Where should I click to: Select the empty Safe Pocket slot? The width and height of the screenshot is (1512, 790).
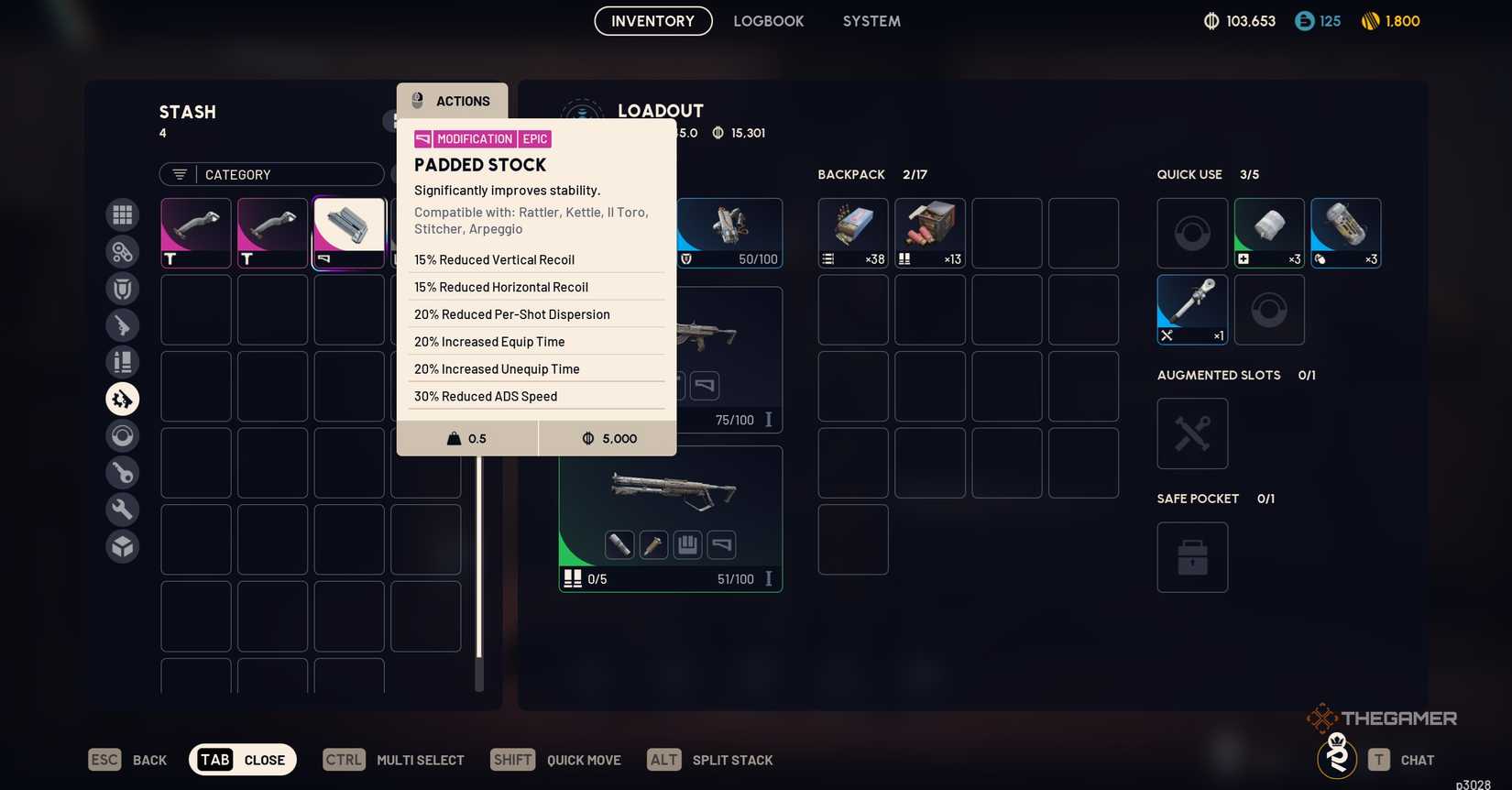(x=1191, y=557)
